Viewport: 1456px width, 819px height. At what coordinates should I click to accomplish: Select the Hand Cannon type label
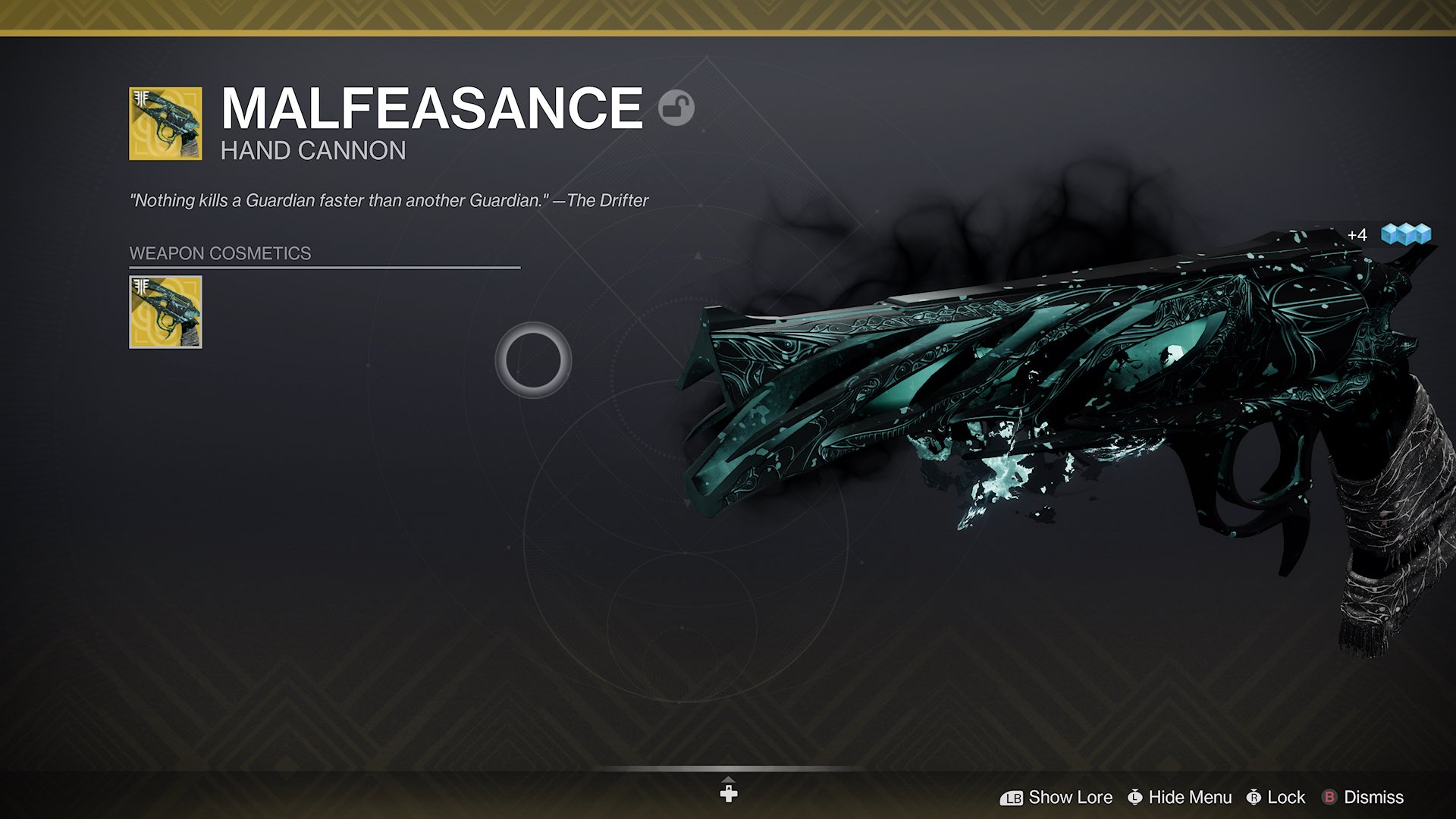point(312,151)
